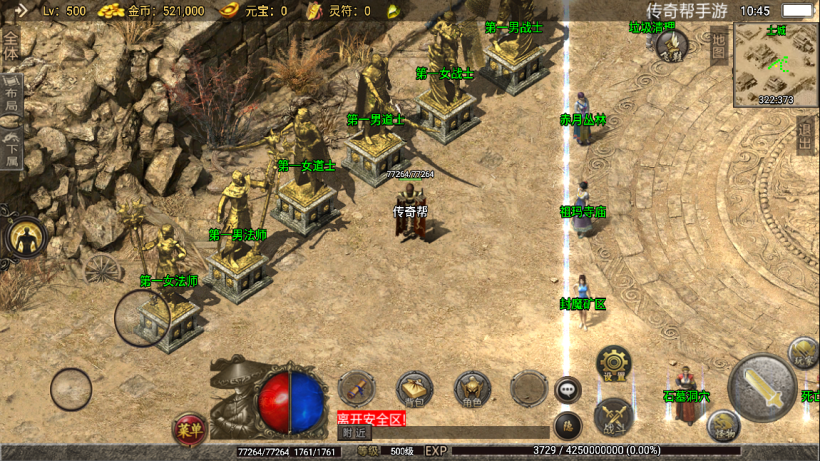The image size is (820, 461).
Task: Select the 全体 tab
Action: point(10,46)
